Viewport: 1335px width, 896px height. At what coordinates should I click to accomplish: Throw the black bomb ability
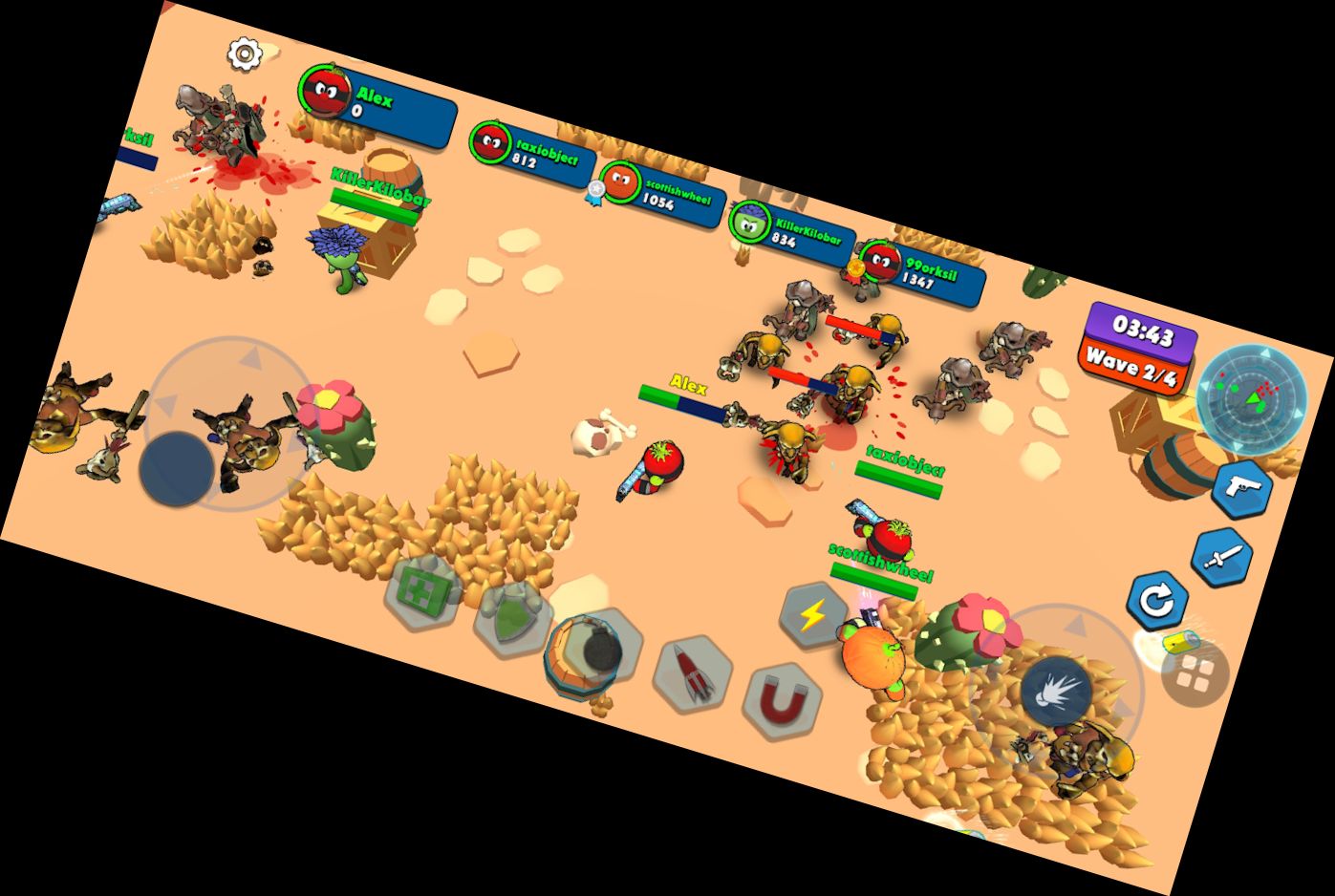pos(598,651)
